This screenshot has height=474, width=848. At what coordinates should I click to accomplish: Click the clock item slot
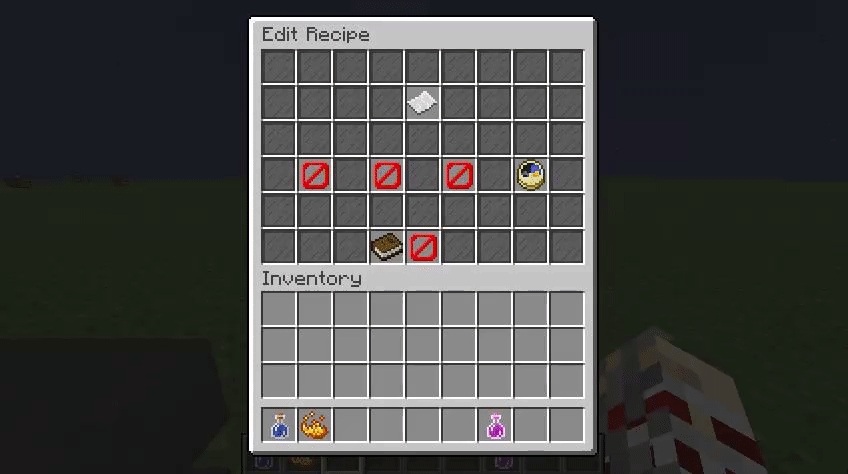coord(531,175)
